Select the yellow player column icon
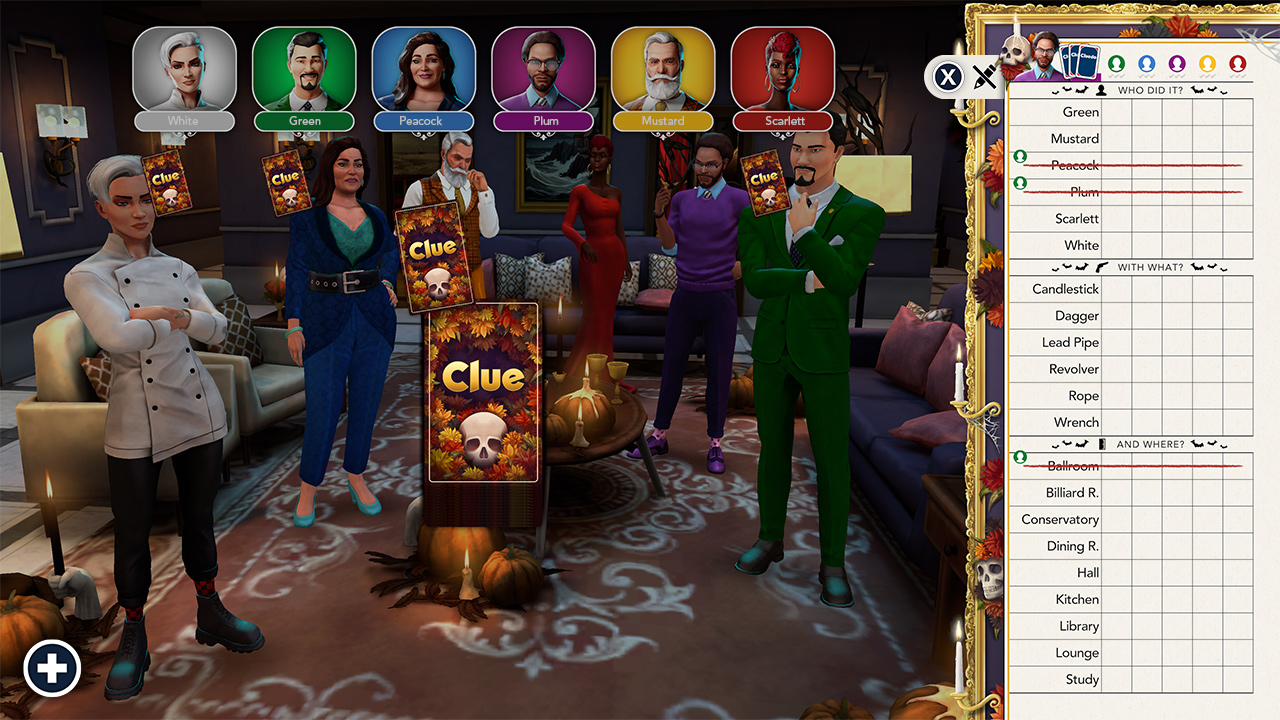Viewport: 1280px width, 720px height. pyautogui.click(x=1206, y=63)
